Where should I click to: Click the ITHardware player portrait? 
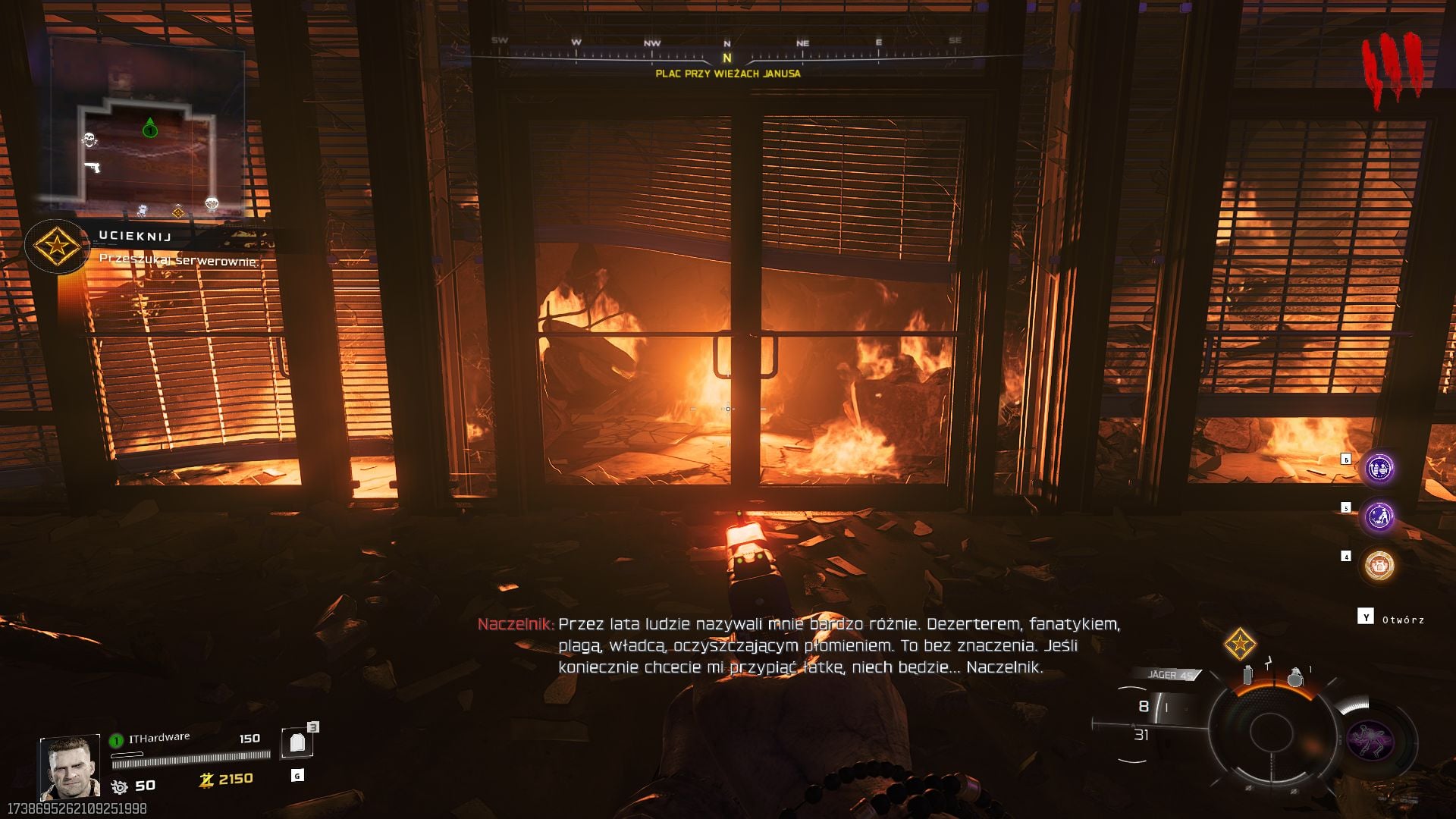pos(70,767)
